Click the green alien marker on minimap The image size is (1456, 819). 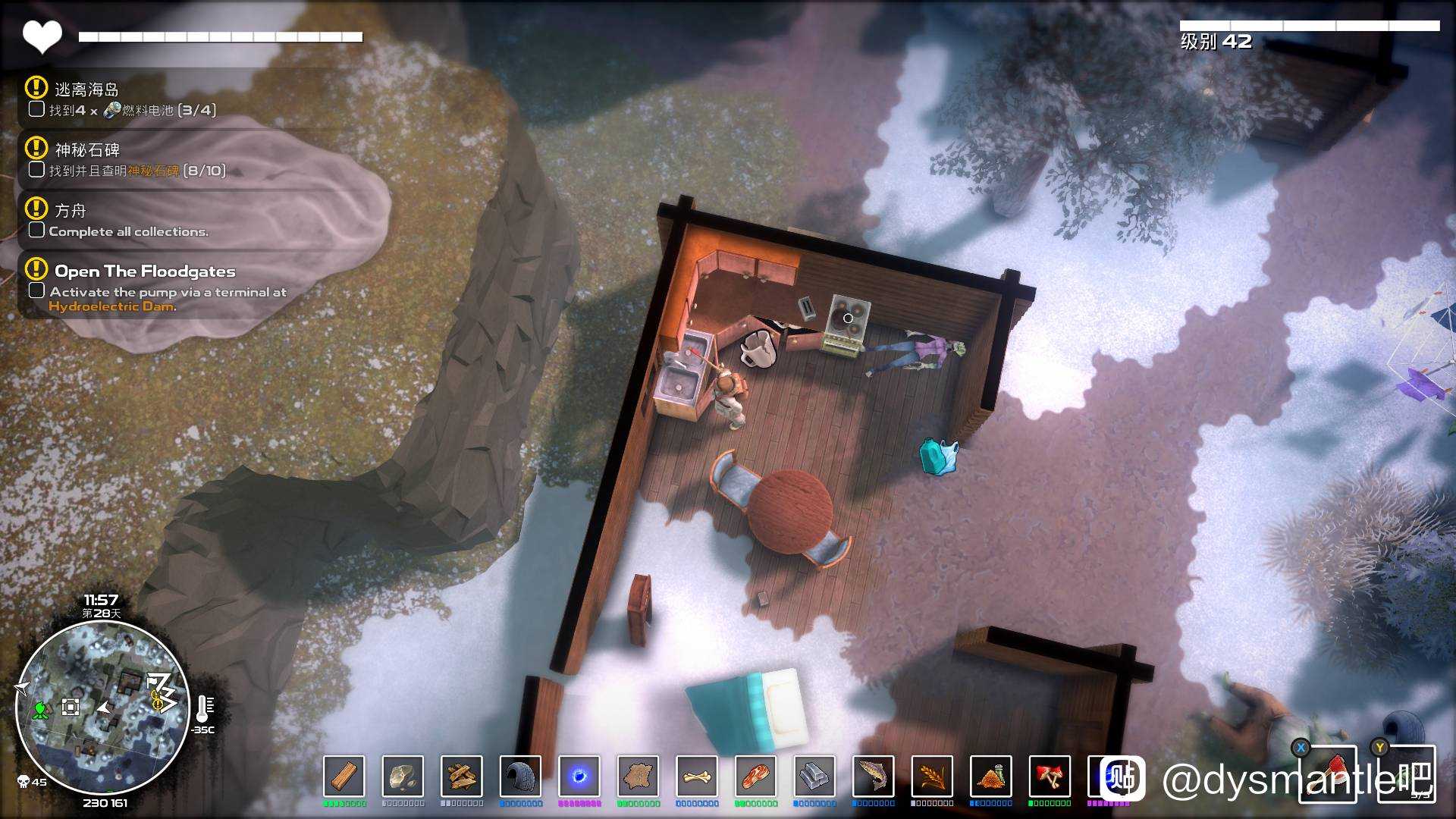click(x=41, y=710)
